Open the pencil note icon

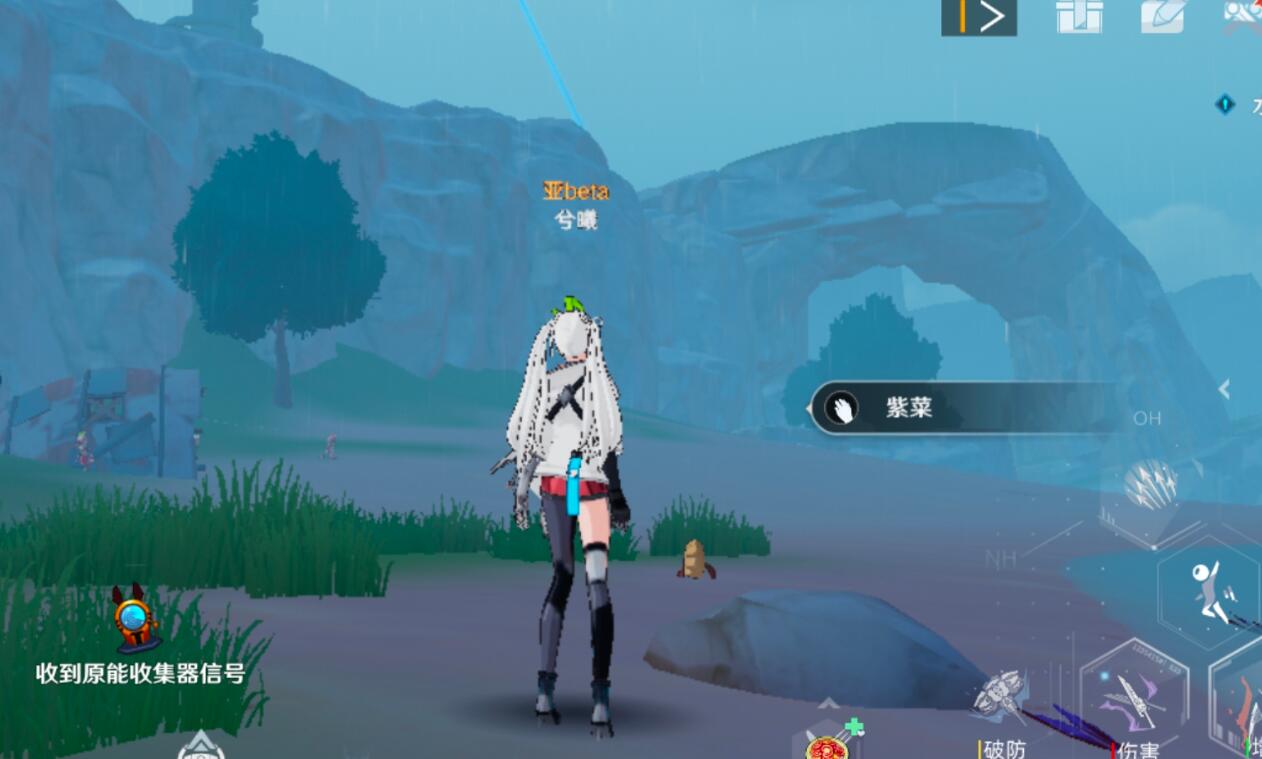point(1164,17)
